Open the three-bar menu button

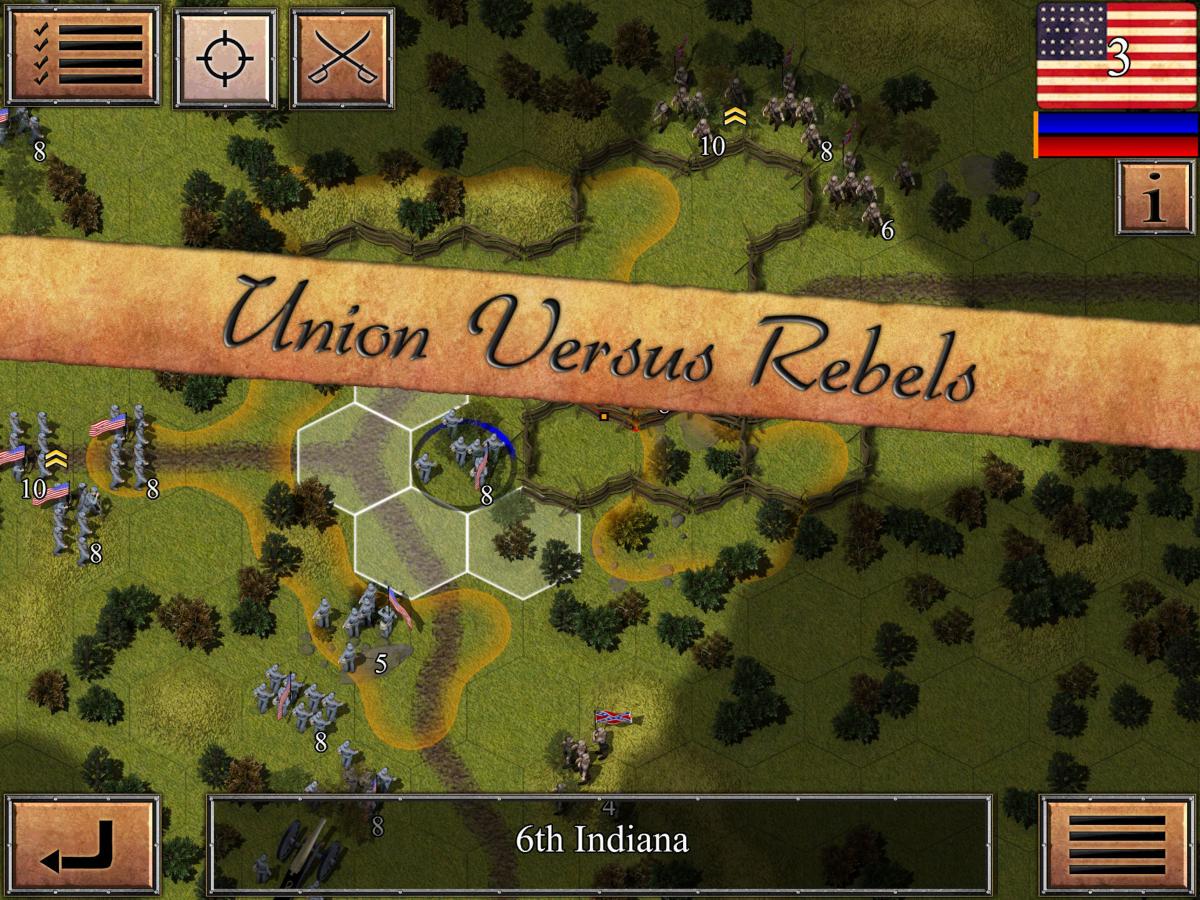coord(1117,846)
